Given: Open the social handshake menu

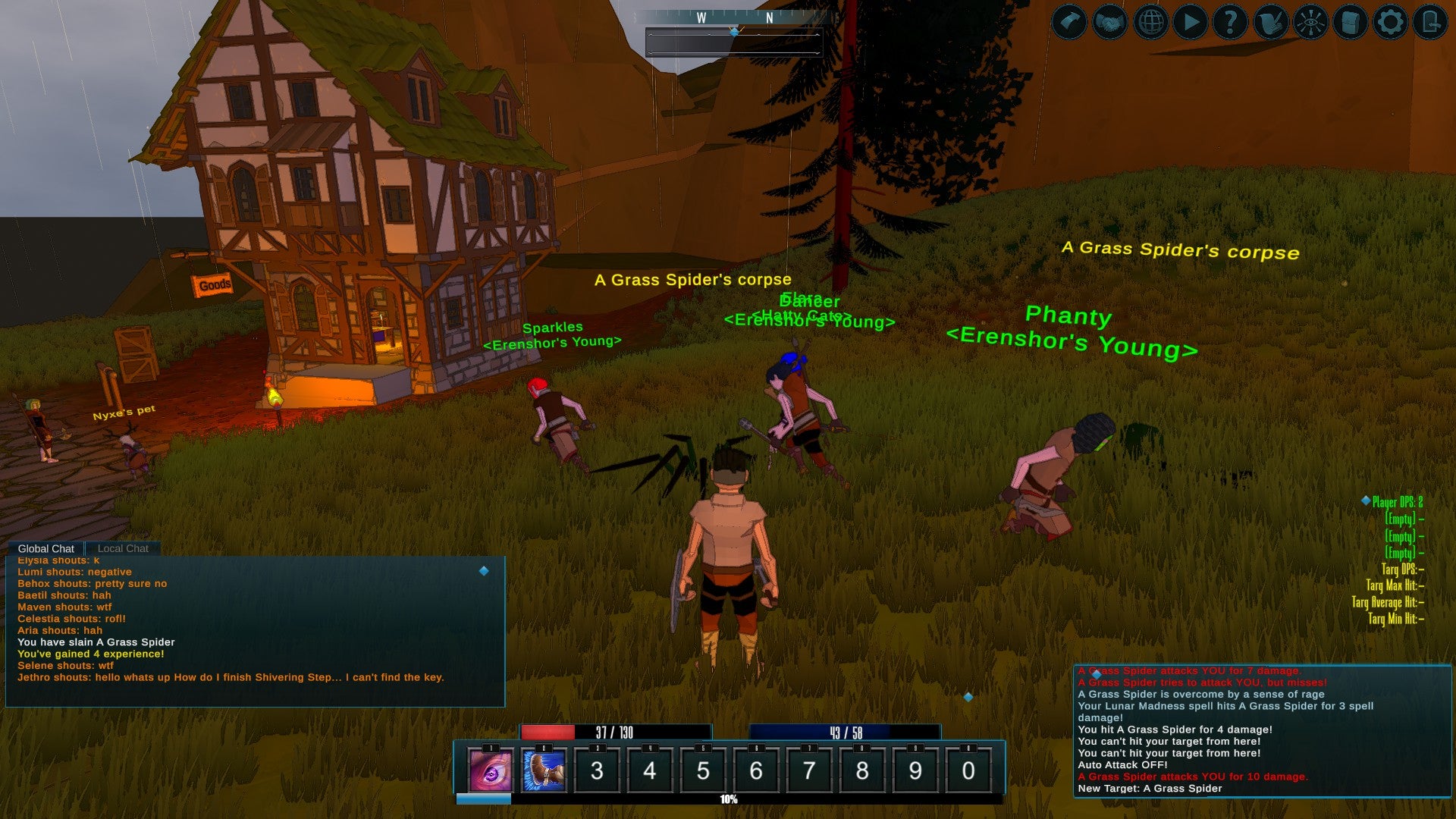Looking at the screenshot, I should click(x=1109, y=21).
